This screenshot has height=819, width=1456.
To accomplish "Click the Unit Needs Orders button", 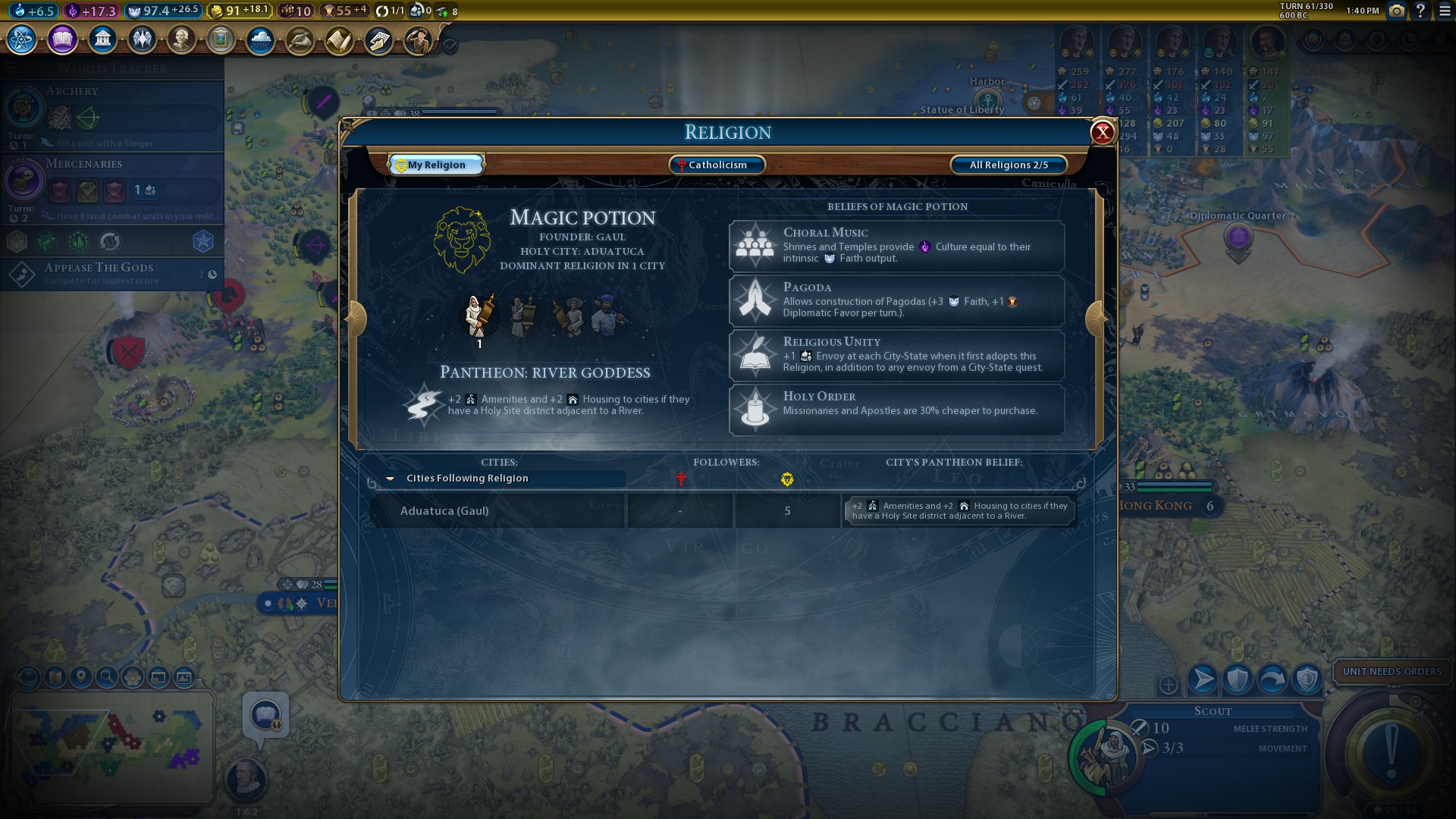I will click(x=1392, y=671).
